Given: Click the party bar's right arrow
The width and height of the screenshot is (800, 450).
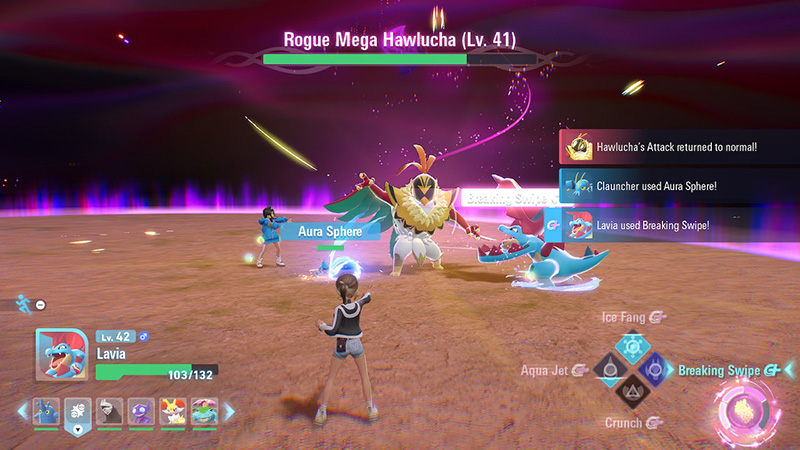Looking at the screenshot, I should (x=228, y=411).
